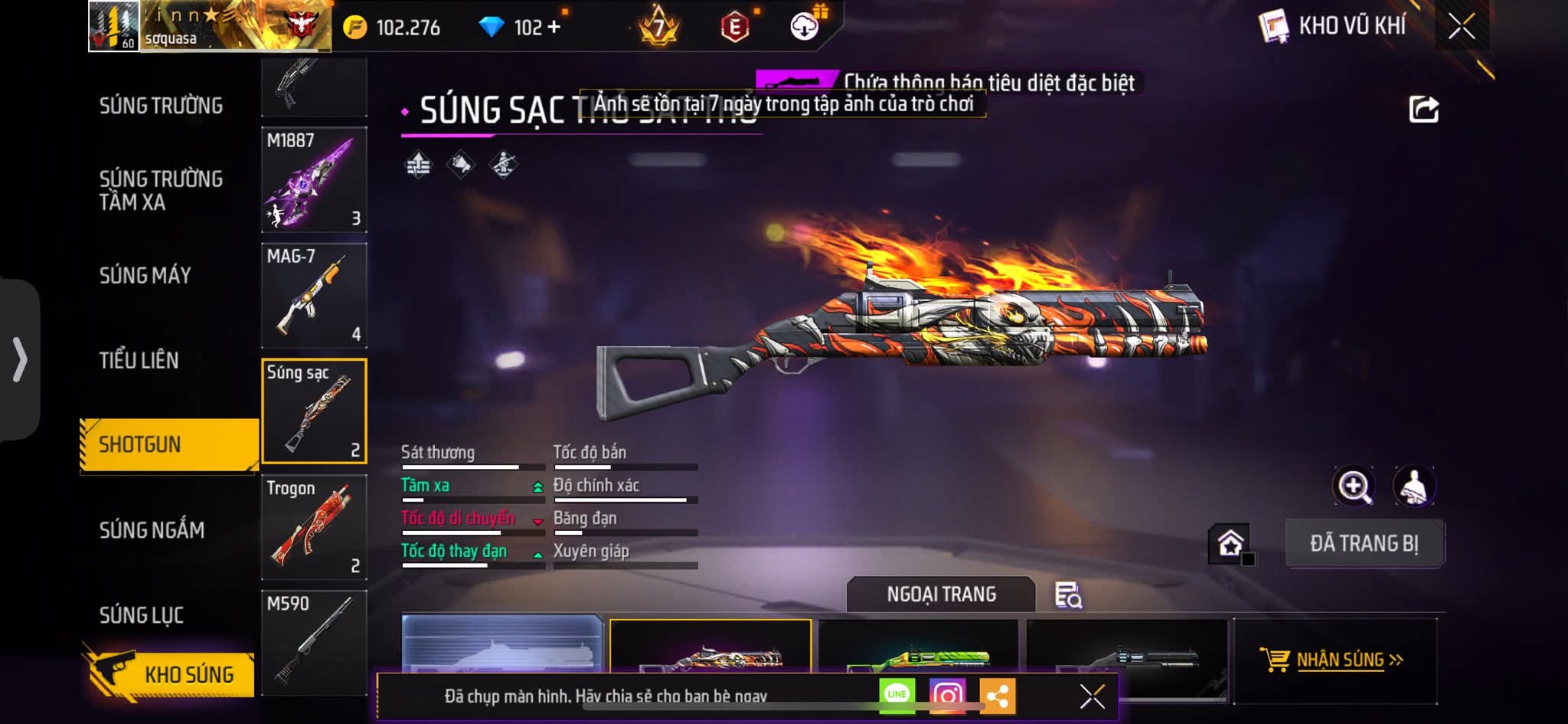The width and height of the screenshot is (1568, 724).
Task: Close the weapon armory screen
Action: tap(1461, 27)
